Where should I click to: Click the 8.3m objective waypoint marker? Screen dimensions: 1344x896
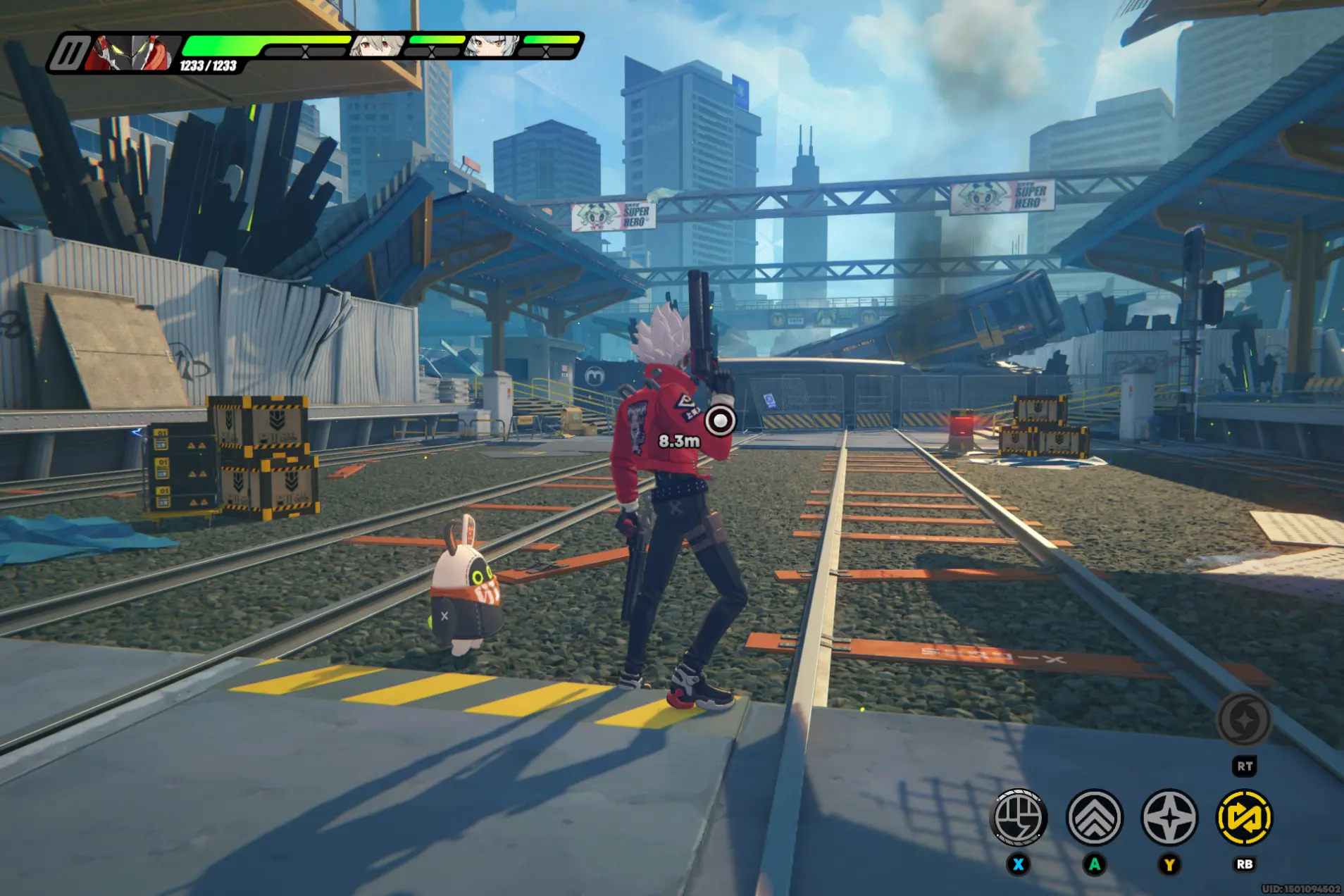720,421
